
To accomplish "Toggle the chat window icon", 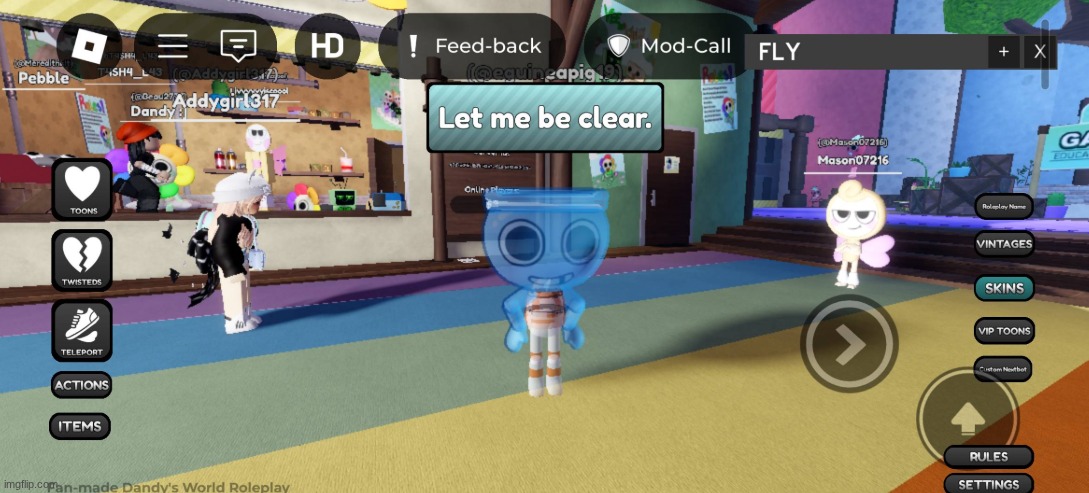I will (x=238, y=46).
